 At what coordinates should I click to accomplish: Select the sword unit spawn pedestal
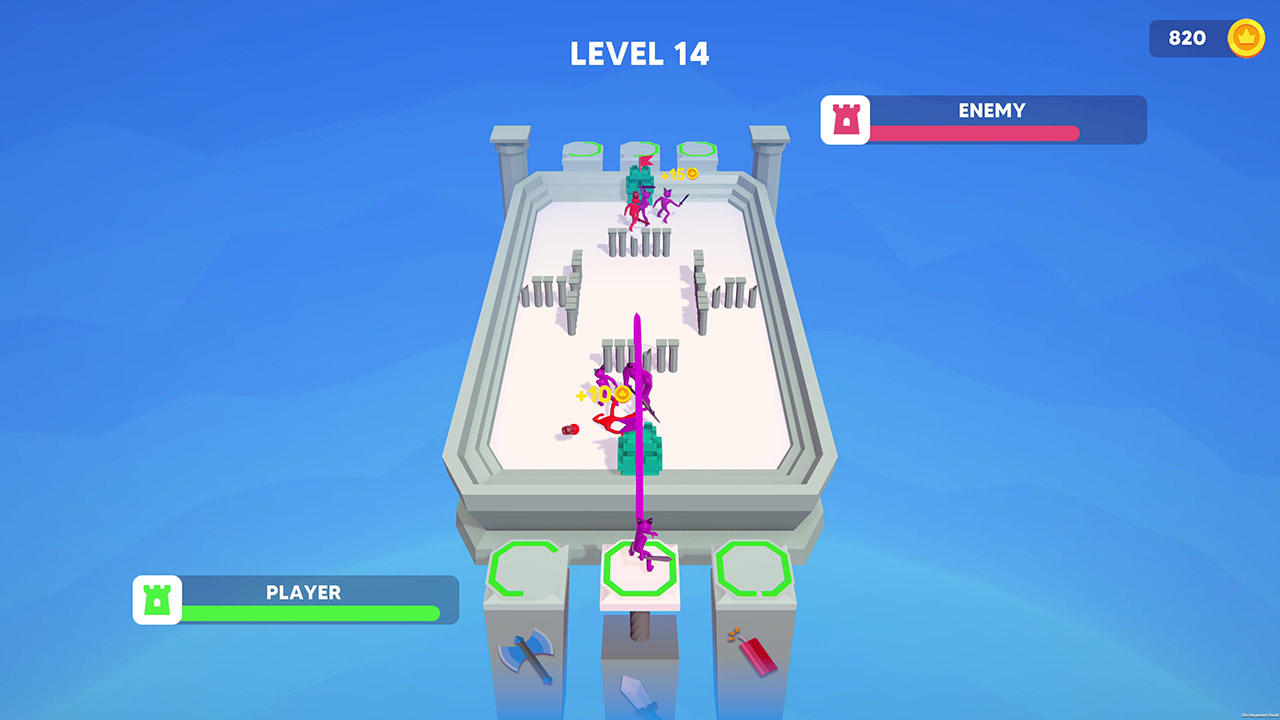click(638, 570)
